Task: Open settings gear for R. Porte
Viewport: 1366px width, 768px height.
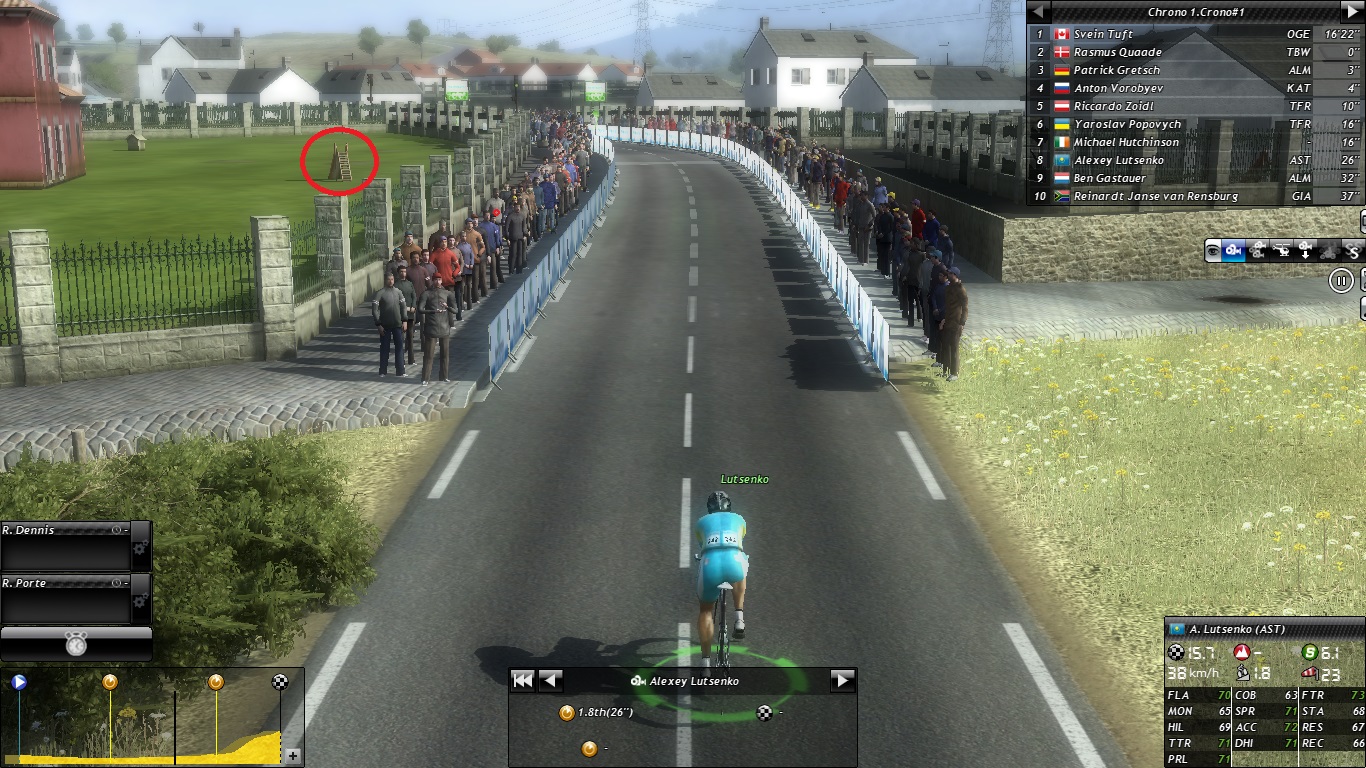Action: tap(139, 601)
